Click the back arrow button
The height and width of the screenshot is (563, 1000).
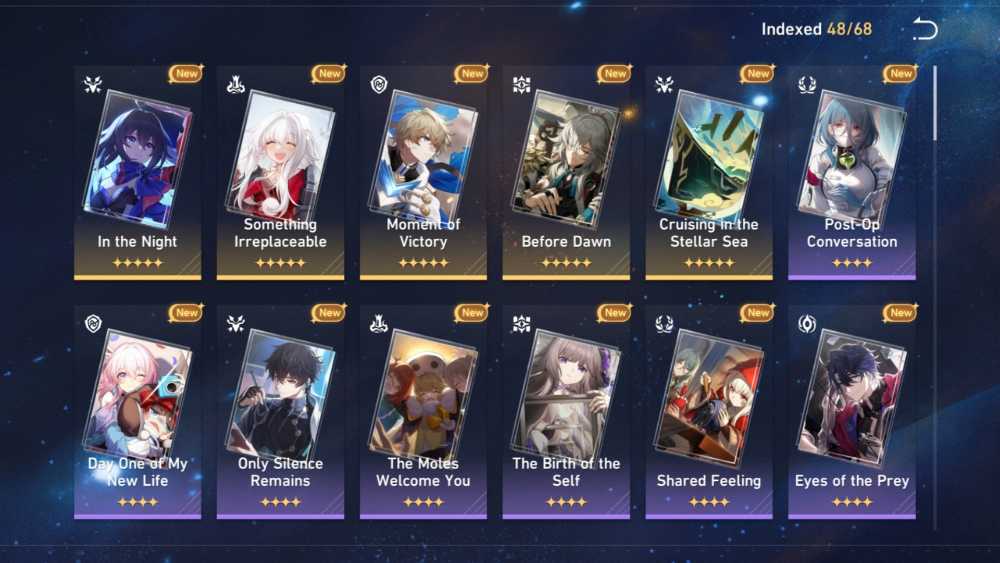point(925,29)
